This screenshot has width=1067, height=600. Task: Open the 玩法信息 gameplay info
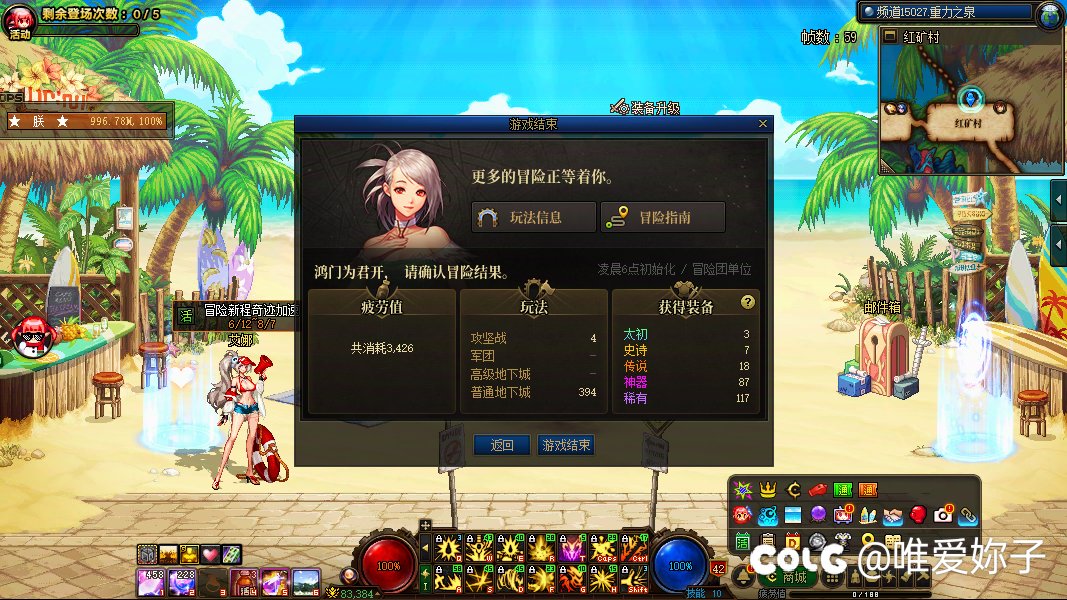tap(534, 217)
